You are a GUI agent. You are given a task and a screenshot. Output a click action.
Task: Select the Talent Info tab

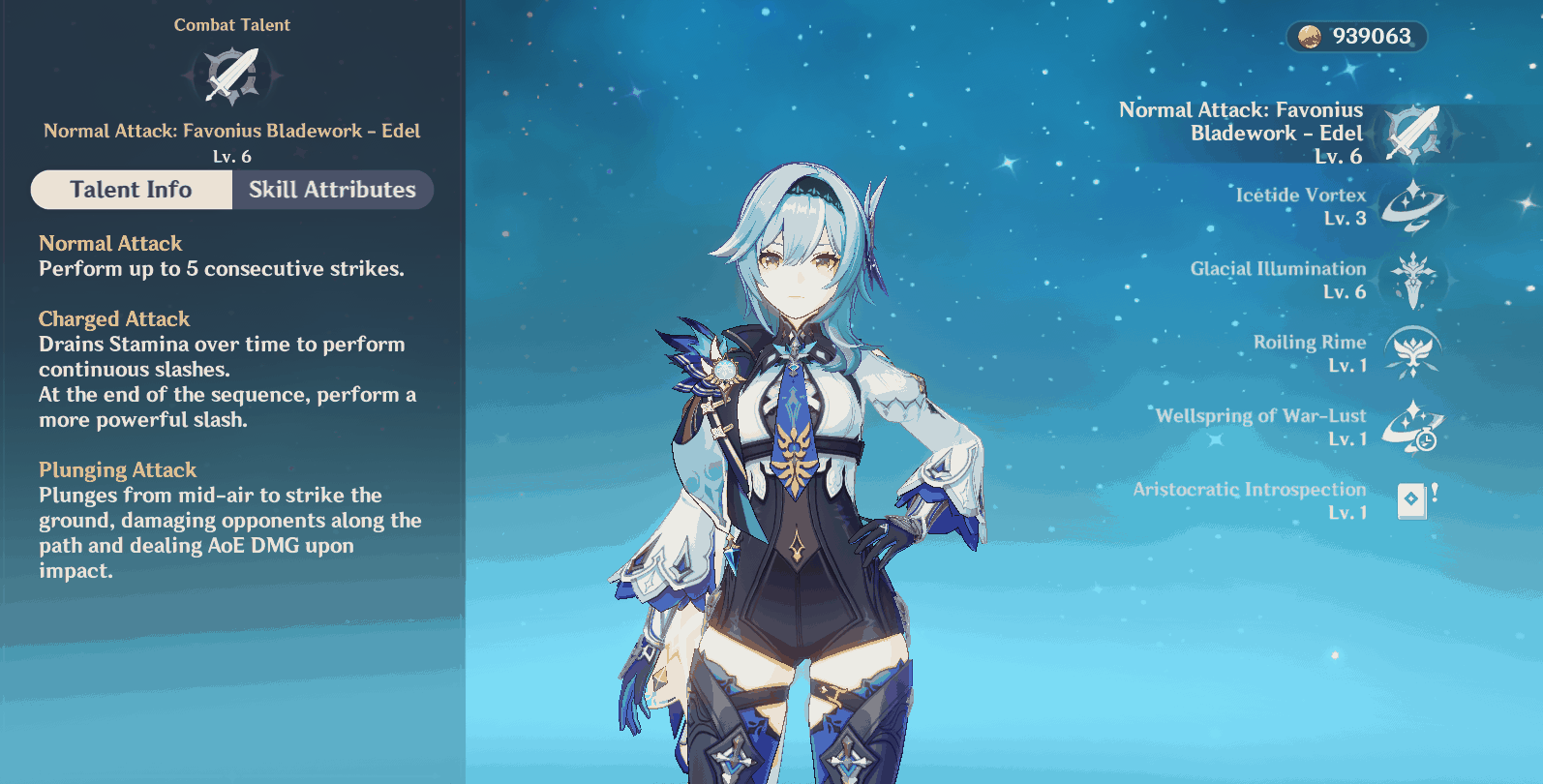point(131,190)
